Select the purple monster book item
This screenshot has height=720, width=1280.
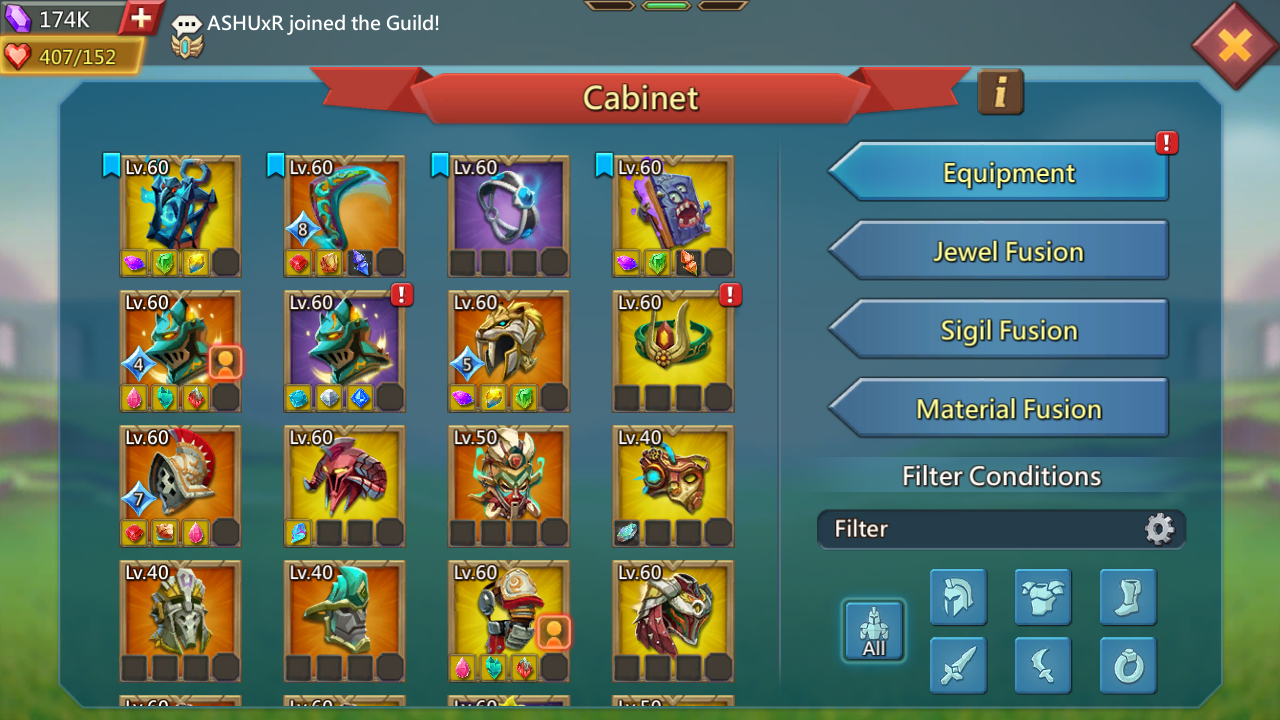[673, 206]
